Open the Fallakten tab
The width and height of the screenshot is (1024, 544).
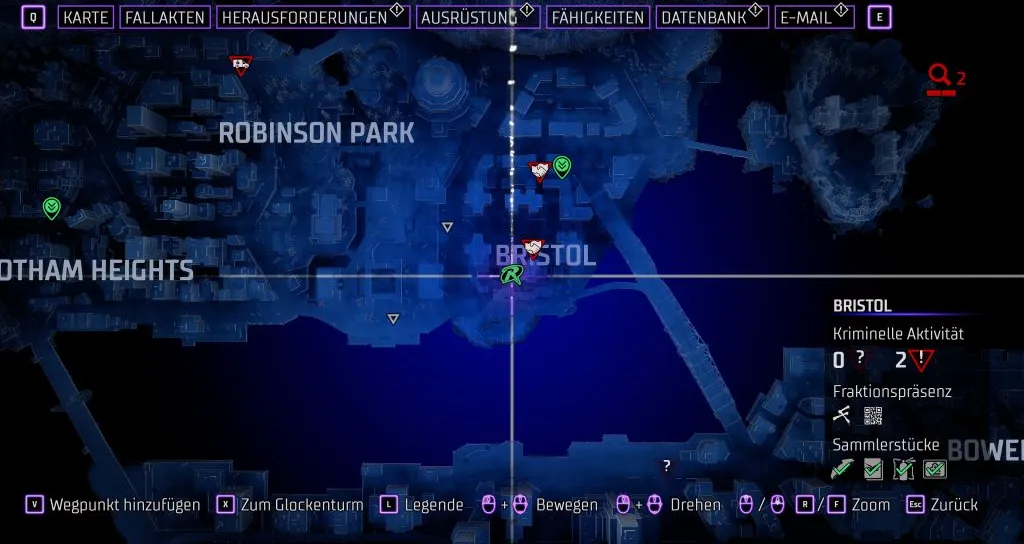click(165, 17)
